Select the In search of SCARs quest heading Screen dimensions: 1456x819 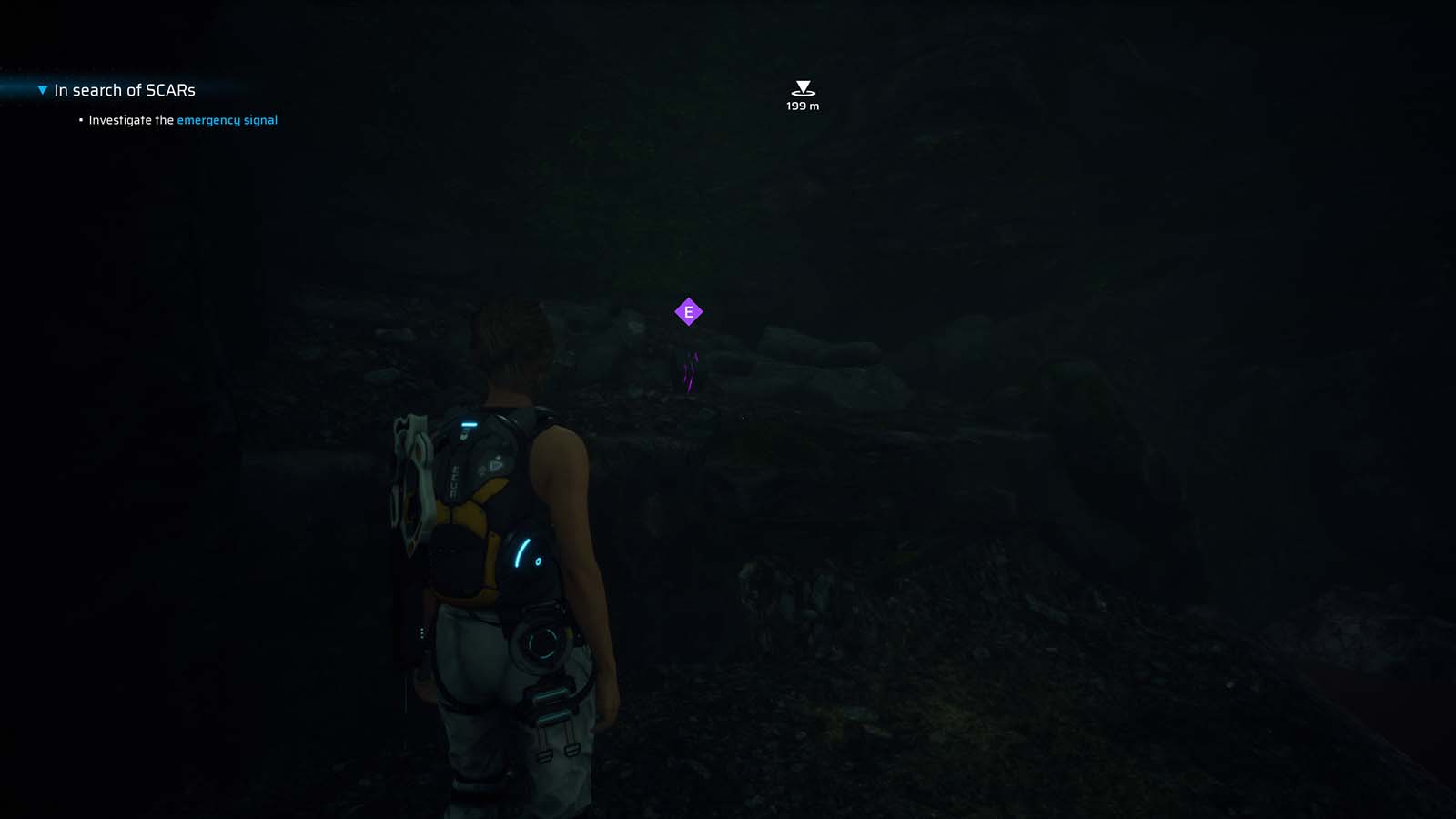pyautogui.click(x=124, y=89)
